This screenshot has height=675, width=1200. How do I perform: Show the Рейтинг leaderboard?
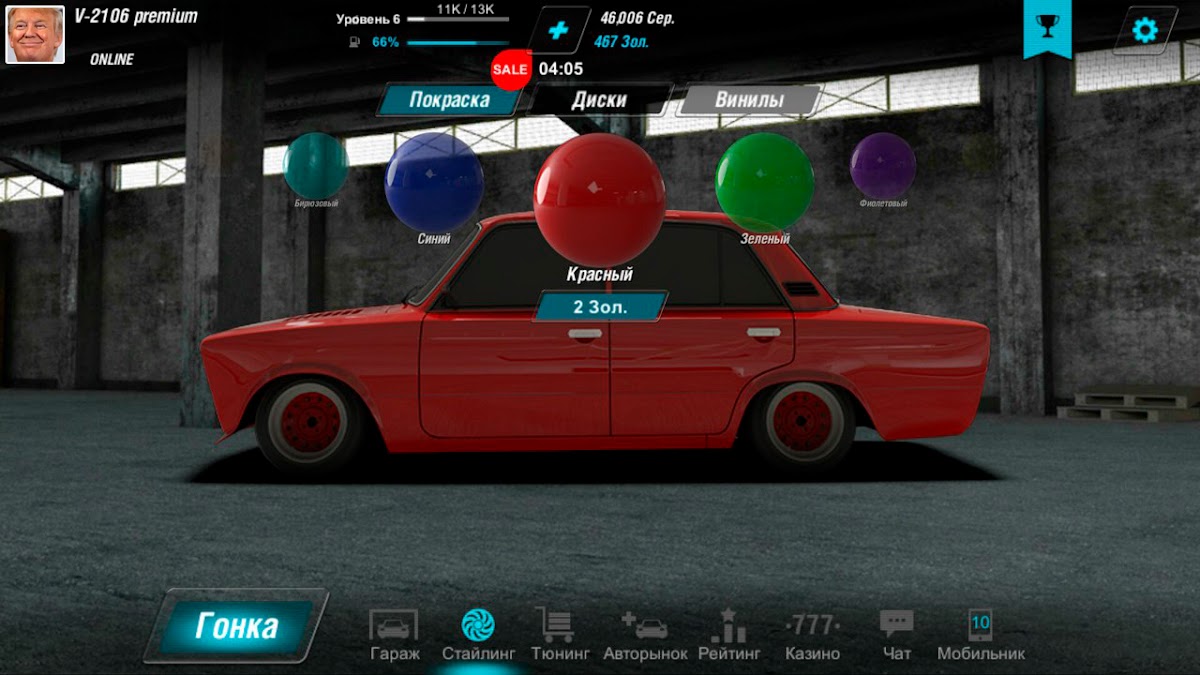tap(729, 634)
